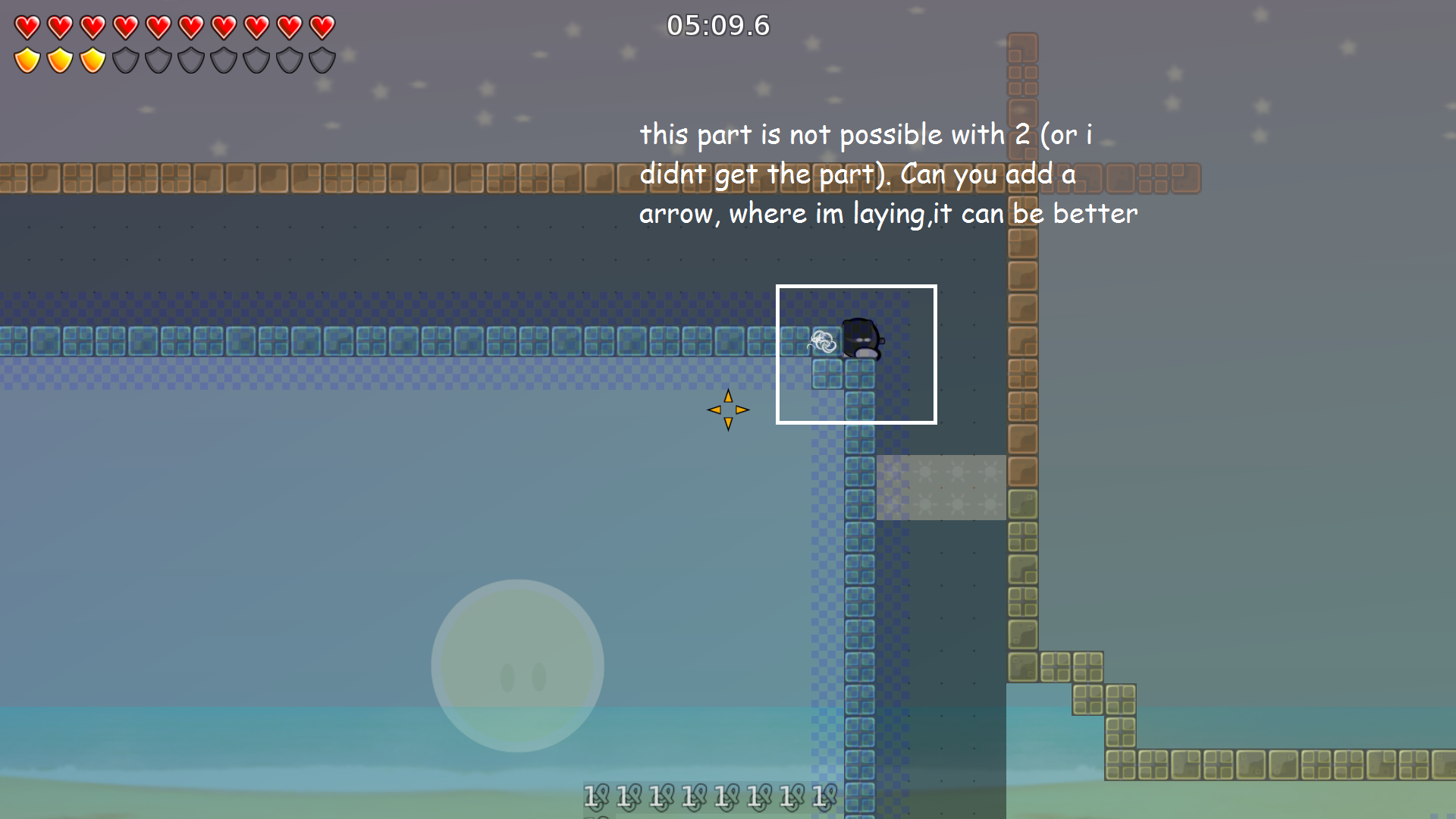Screen dimensions: 1456x819
Task: Click the first red heart icon
Action: coord(27,27)
